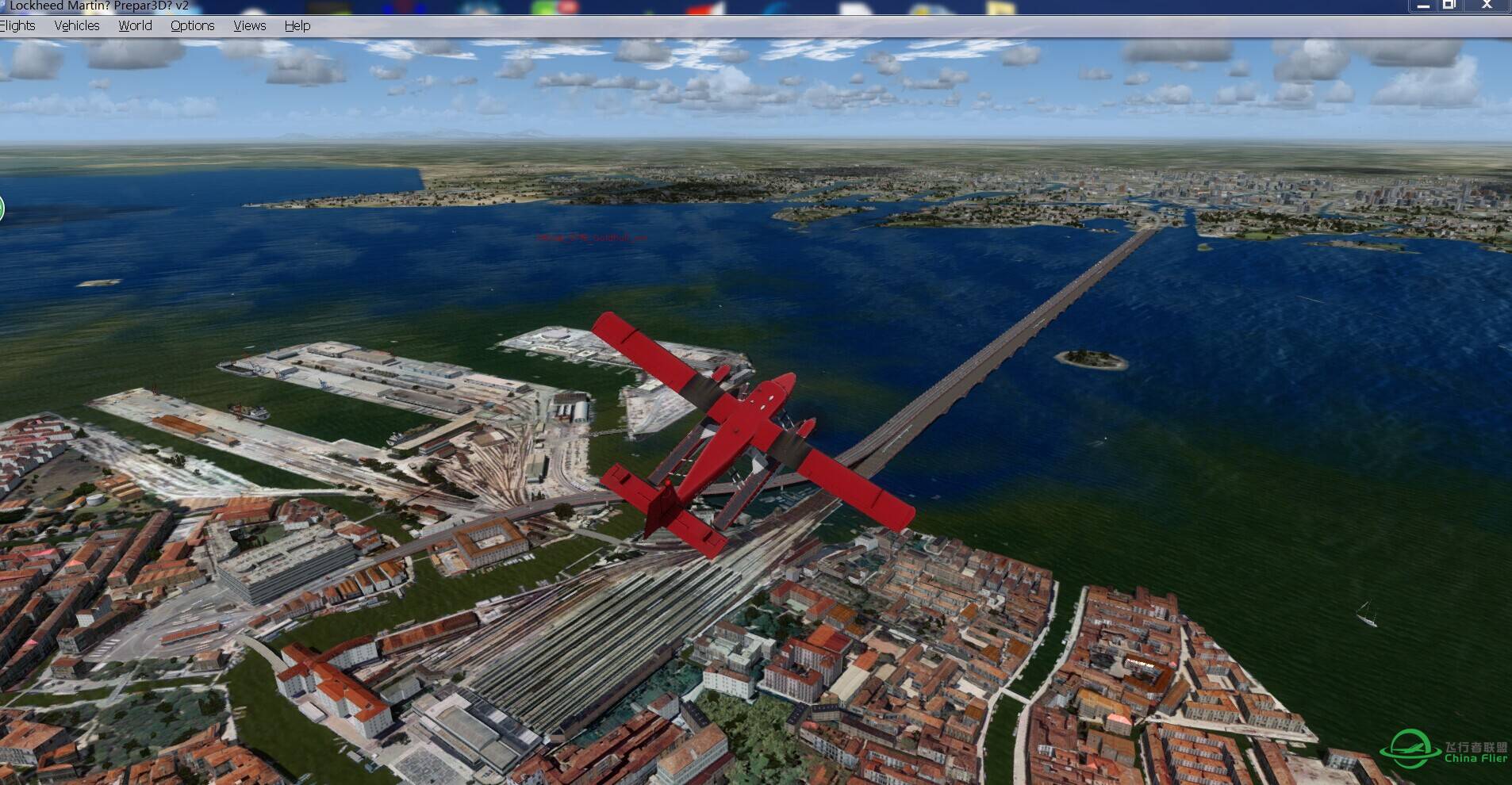Open the Help menu
This screenshot has width=1512, height=785.
[x=297, y=25]
